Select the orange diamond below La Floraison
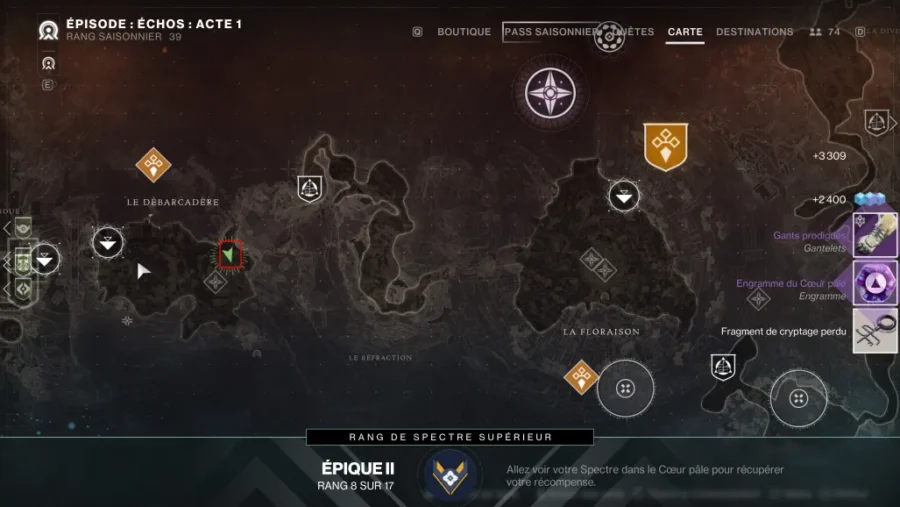 tap(581, 378)
